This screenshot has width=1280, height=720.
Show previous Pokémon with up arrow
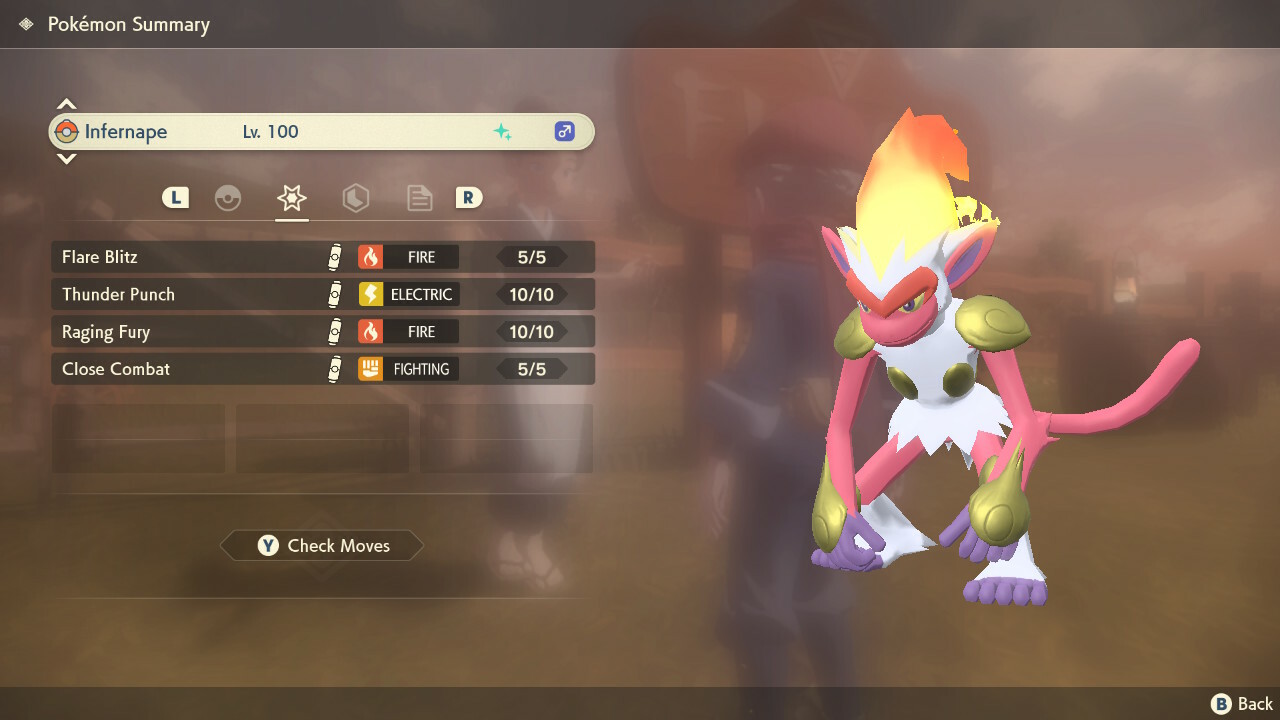(66, 104)
